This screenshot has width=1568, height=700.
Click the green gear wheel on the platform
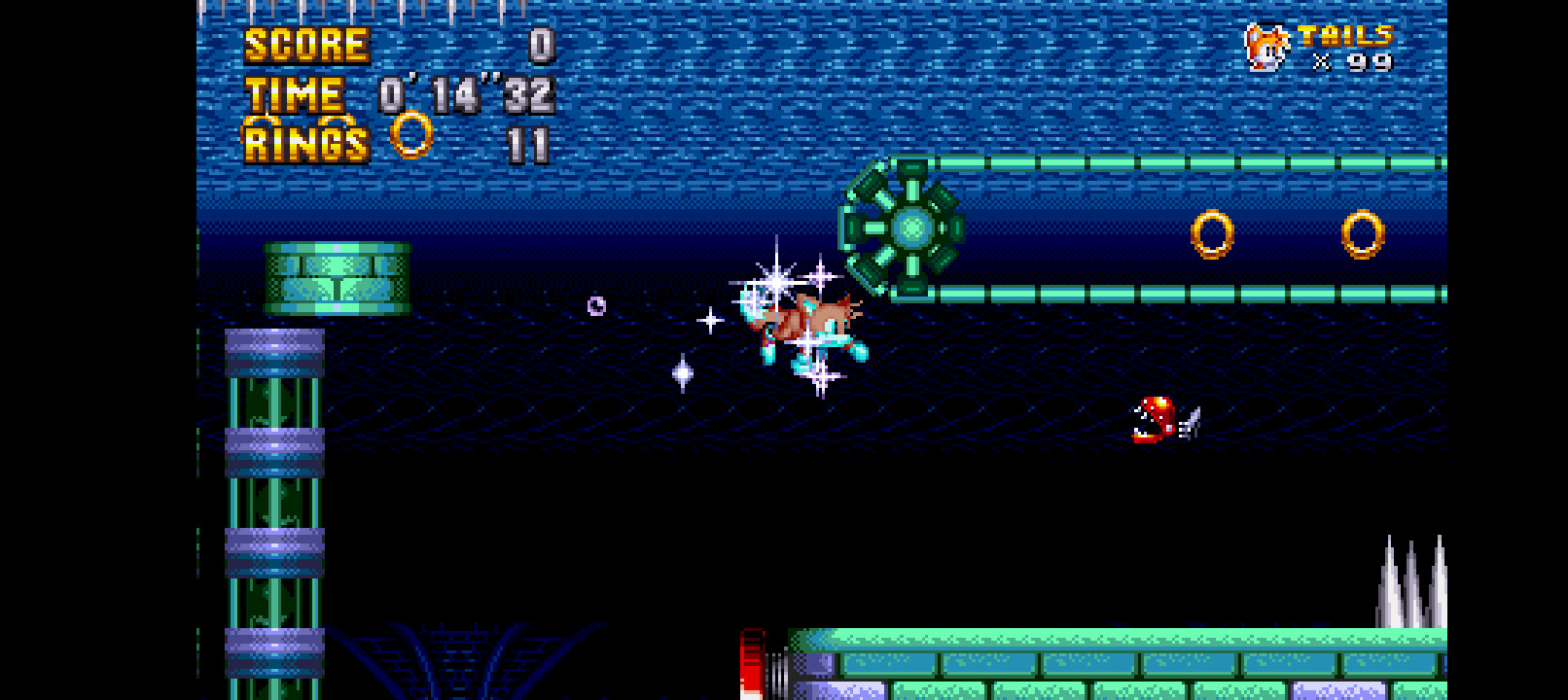(x=911, y=227)
